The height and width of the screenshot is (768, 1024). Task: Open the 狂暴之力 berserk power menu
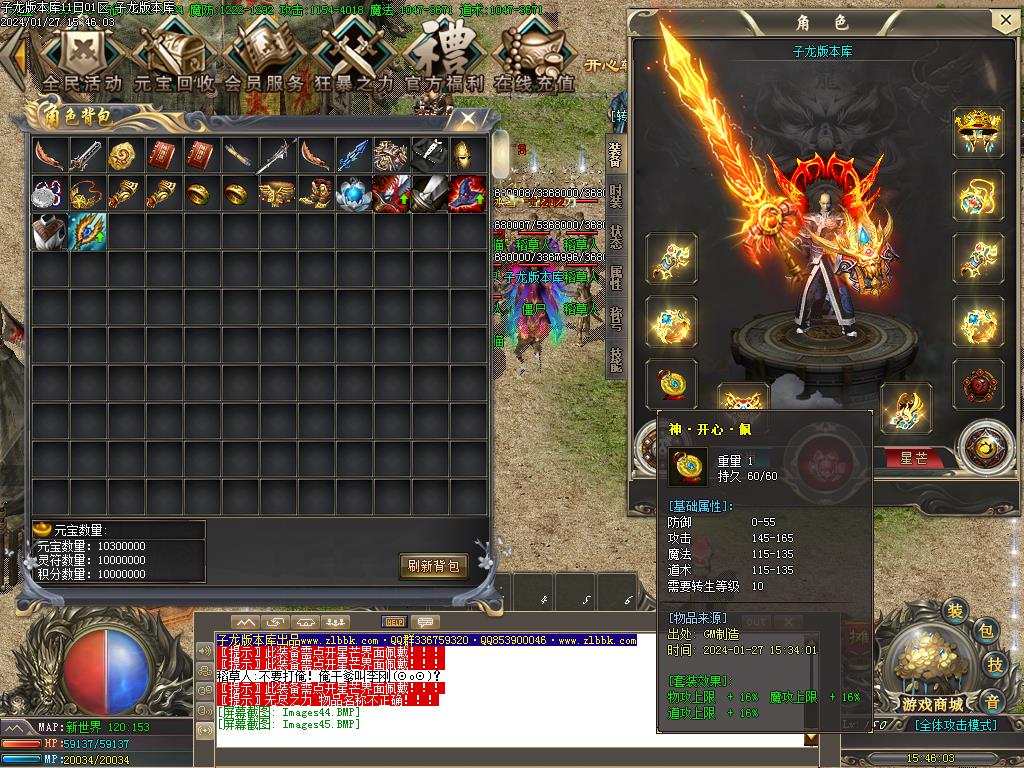(x=354, y=58)
